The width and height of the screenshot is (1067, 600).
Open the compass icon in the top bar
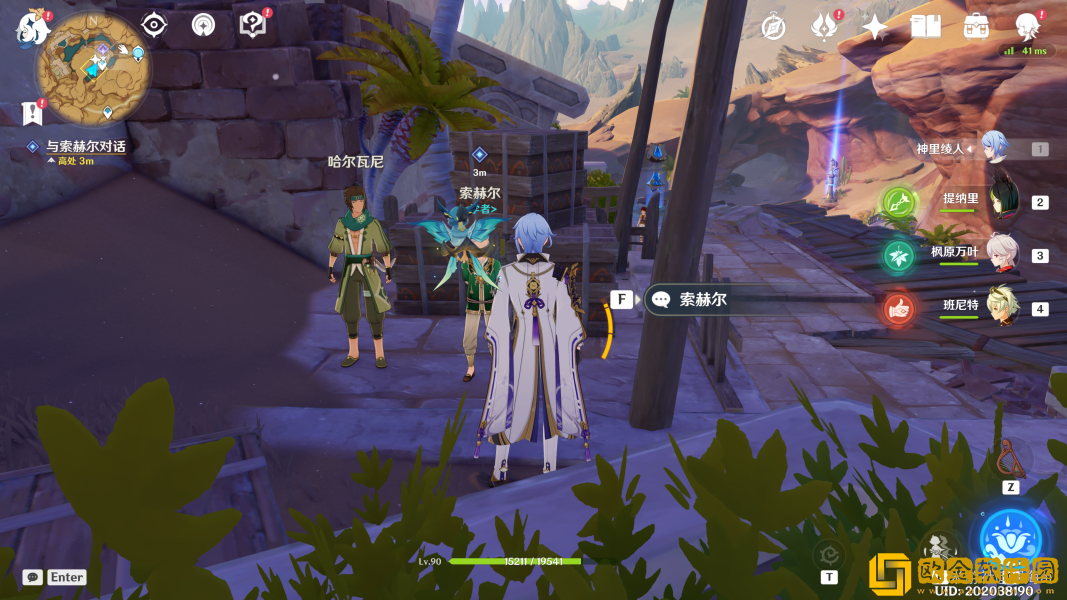click(x=773, y=27)
